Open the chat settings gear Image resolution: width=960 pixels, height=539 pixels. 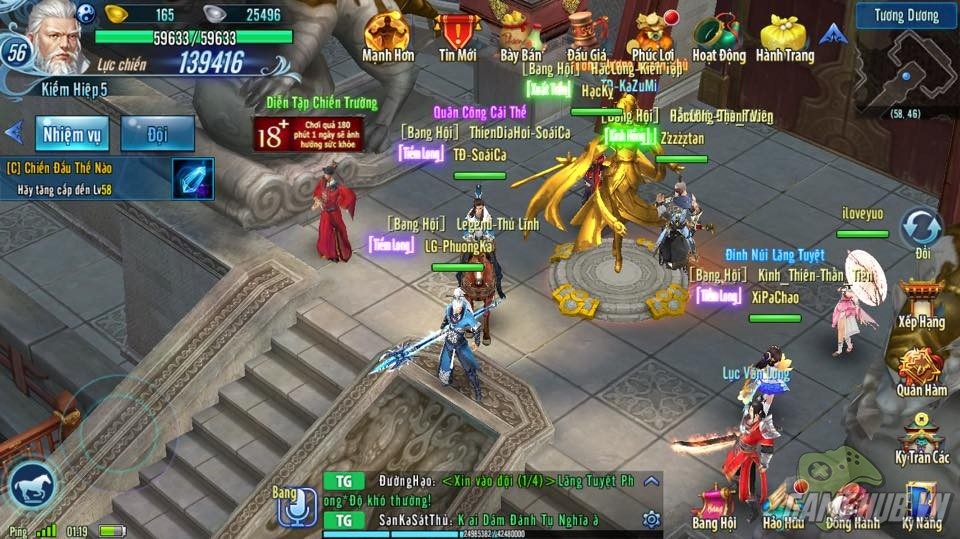click(651, 518)
